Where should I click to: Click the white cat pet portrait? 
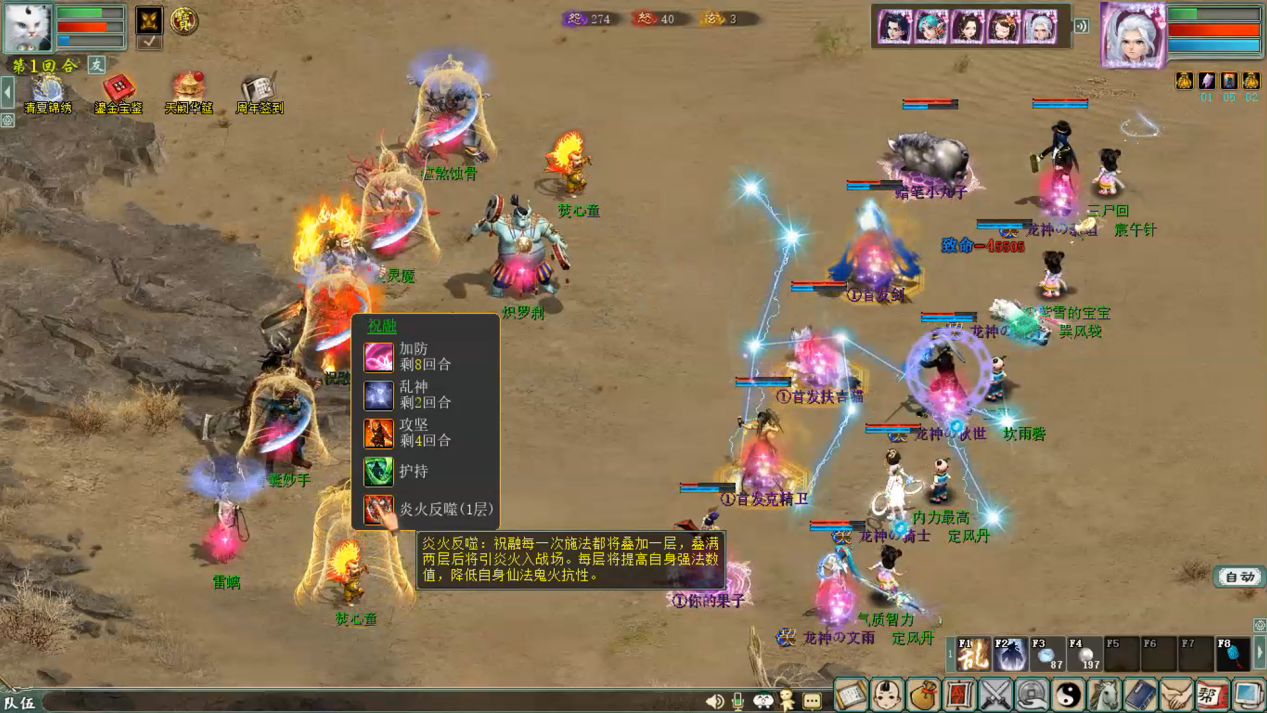coord(27,26)
